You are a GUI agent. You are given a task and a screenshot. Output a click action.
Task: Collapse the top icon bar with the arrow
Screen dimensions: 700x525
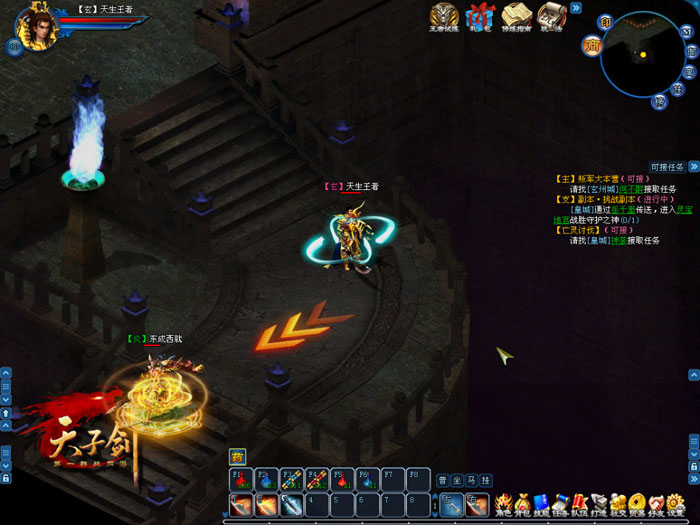[x=576, y=7]
